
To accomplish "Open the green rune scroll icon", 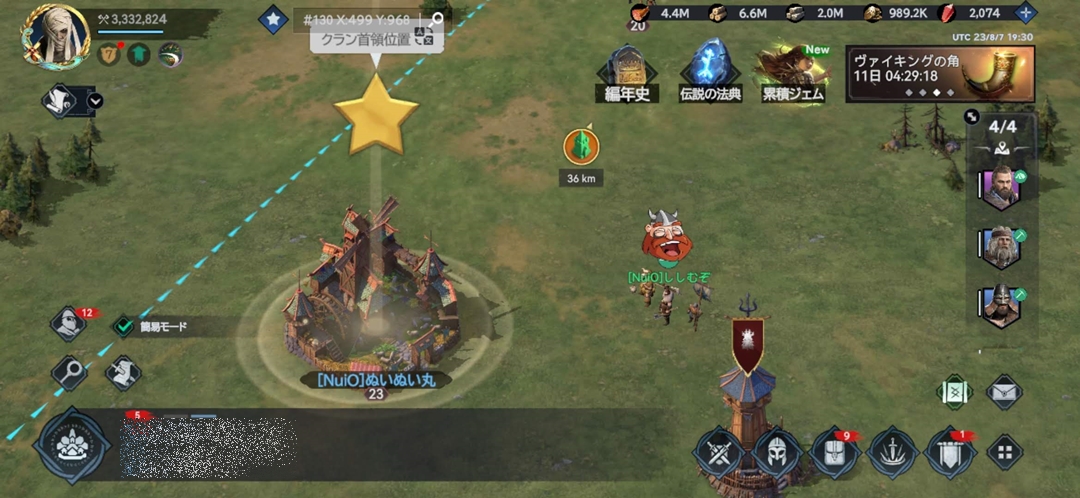I will click(954, 391).
